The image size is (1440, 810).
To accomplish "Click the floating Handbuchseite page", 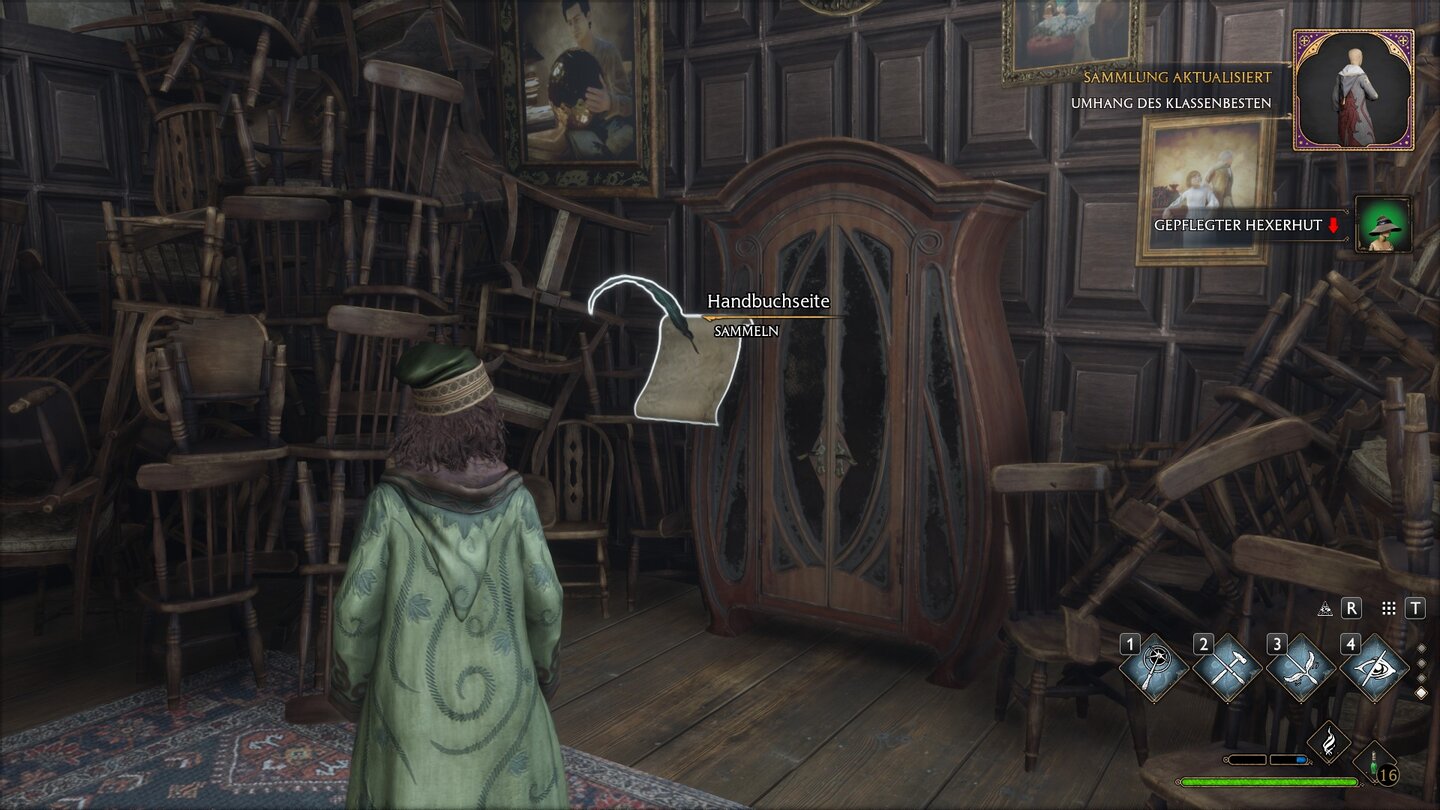I will coord(680,370).
